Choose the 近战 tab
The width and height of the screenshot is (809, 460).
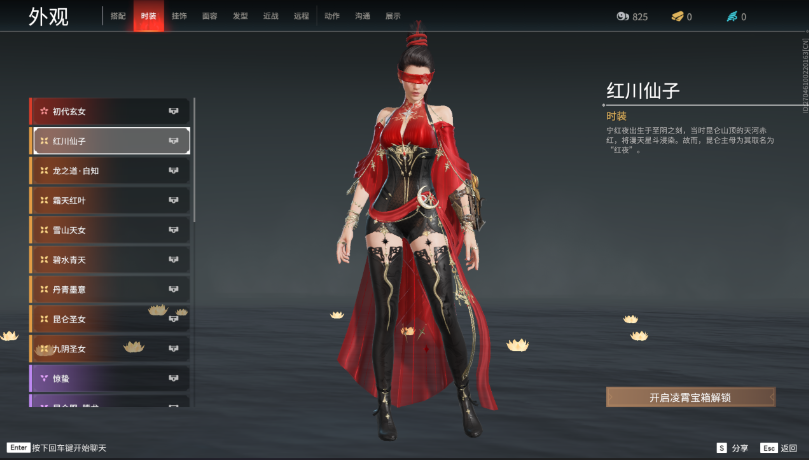click(270, 17)
